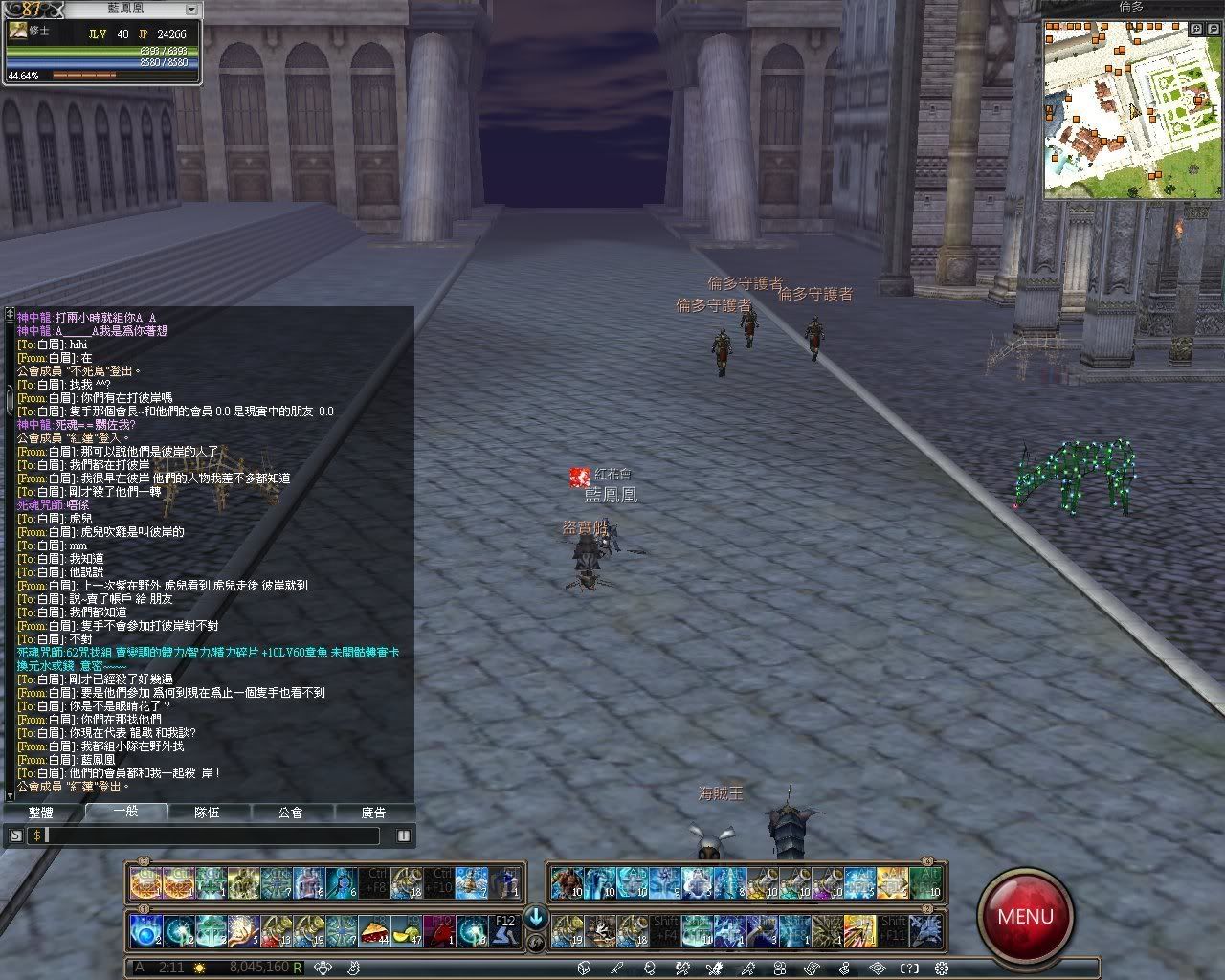This screenshot has width=1225, height=980.
Task: Zoom in on the minimap
Action: tap(1197, 30)
